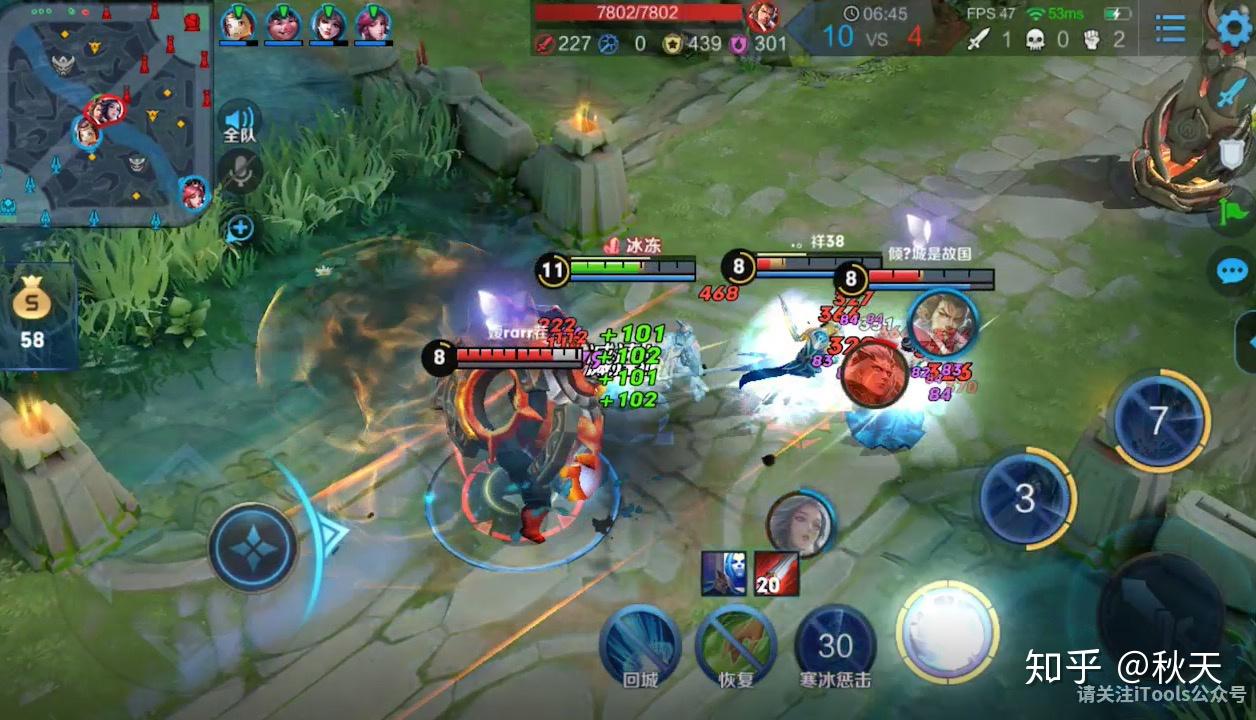Viewport: 1256px width, 720px height.
Task: Open the gold shop showing 58
Action: click(32, 312)
